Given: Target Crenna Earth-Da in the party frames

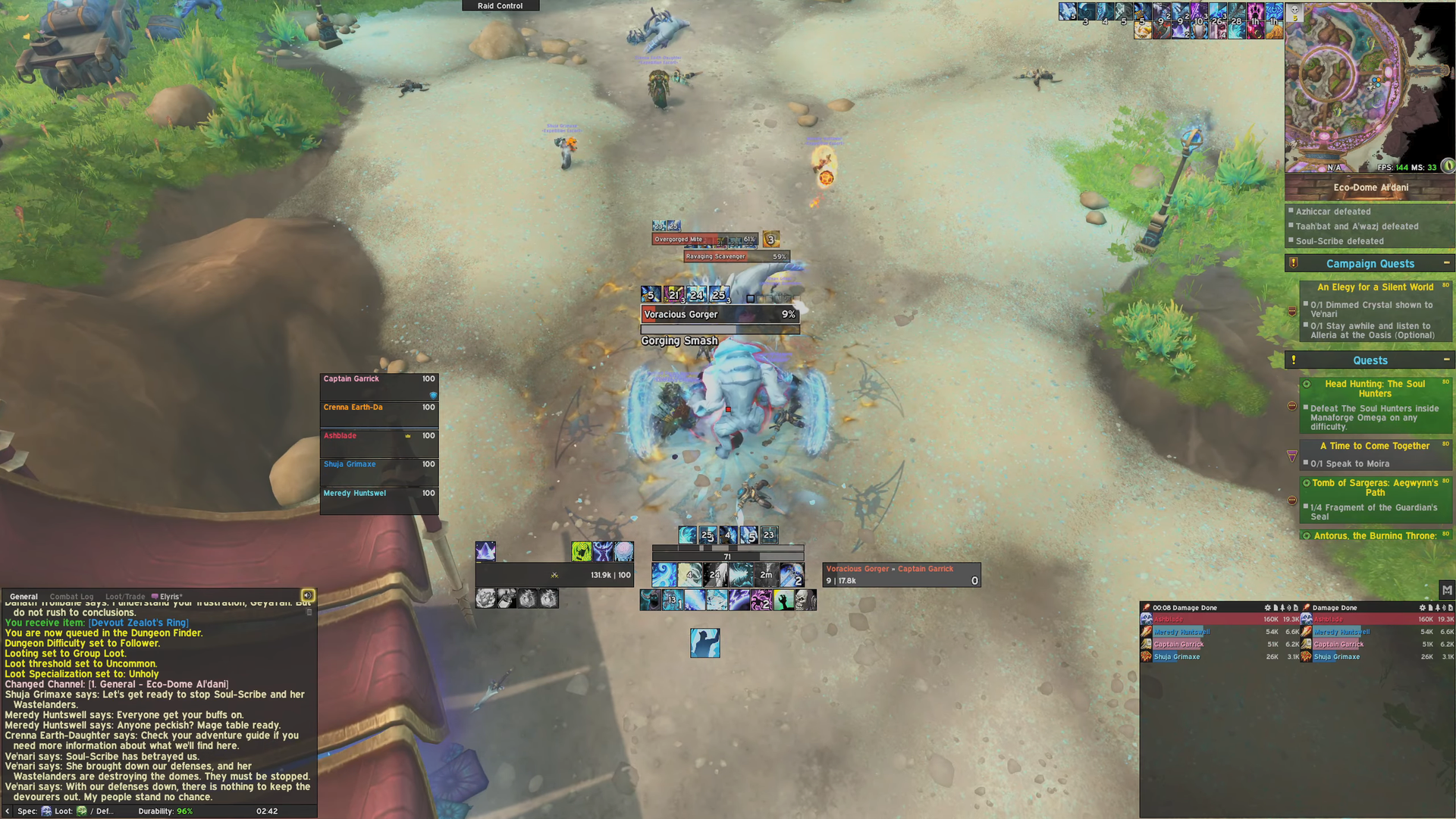Looking at the screenshot, I should [x=378, y=415].
